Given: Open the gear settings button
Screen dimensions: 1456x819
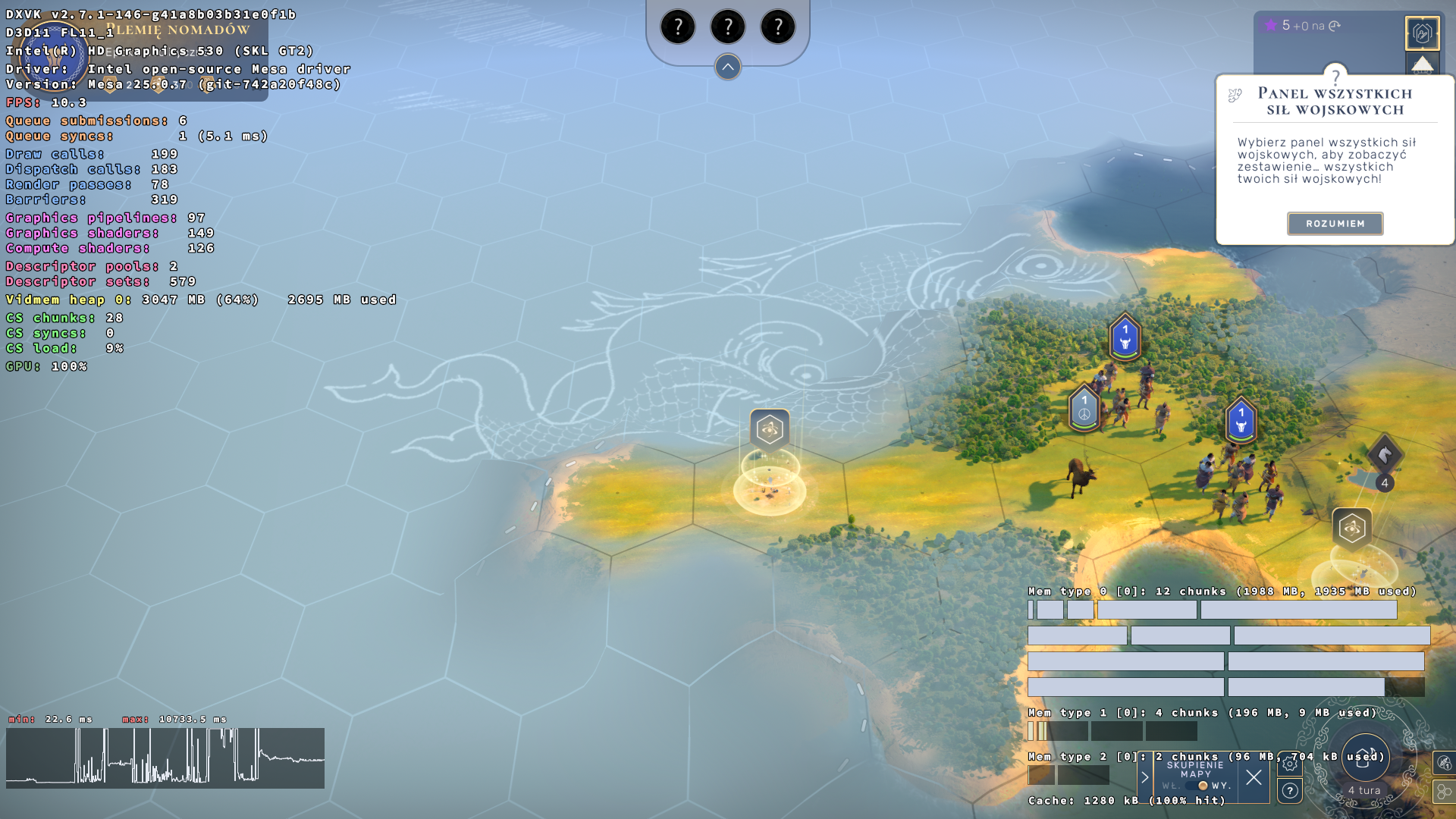Looking at the screenshot, I should (1290, 764).
